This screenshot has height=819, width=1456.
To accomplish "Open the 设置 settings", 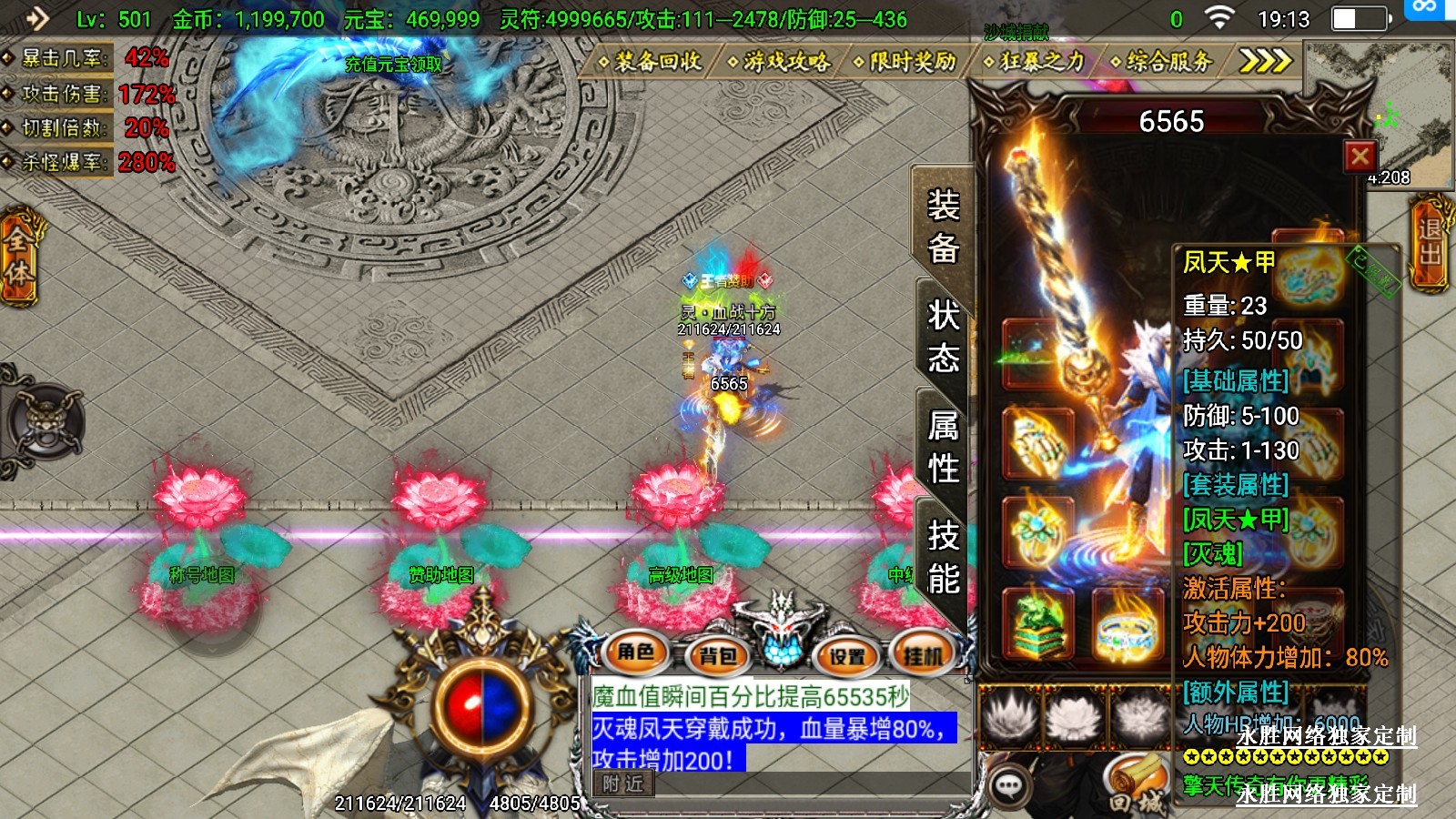I will point(847,655).
